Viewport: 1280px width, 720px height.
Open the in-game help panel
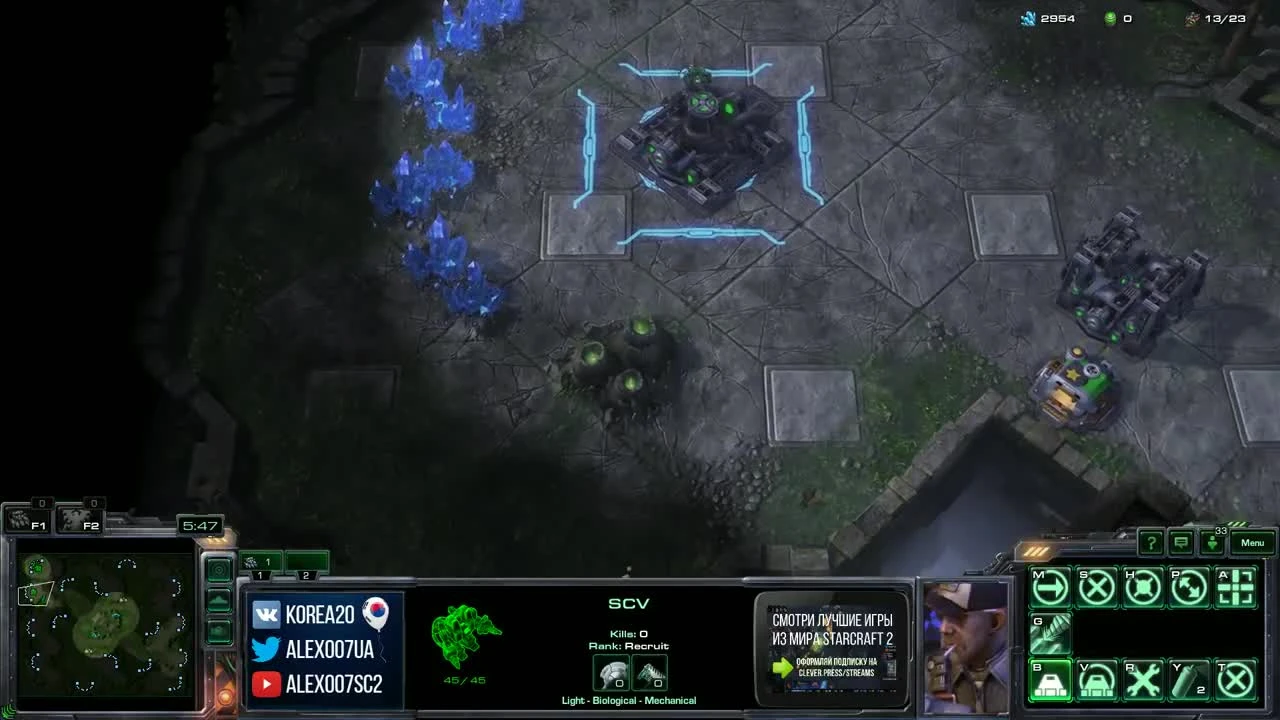pos(1153,543)
